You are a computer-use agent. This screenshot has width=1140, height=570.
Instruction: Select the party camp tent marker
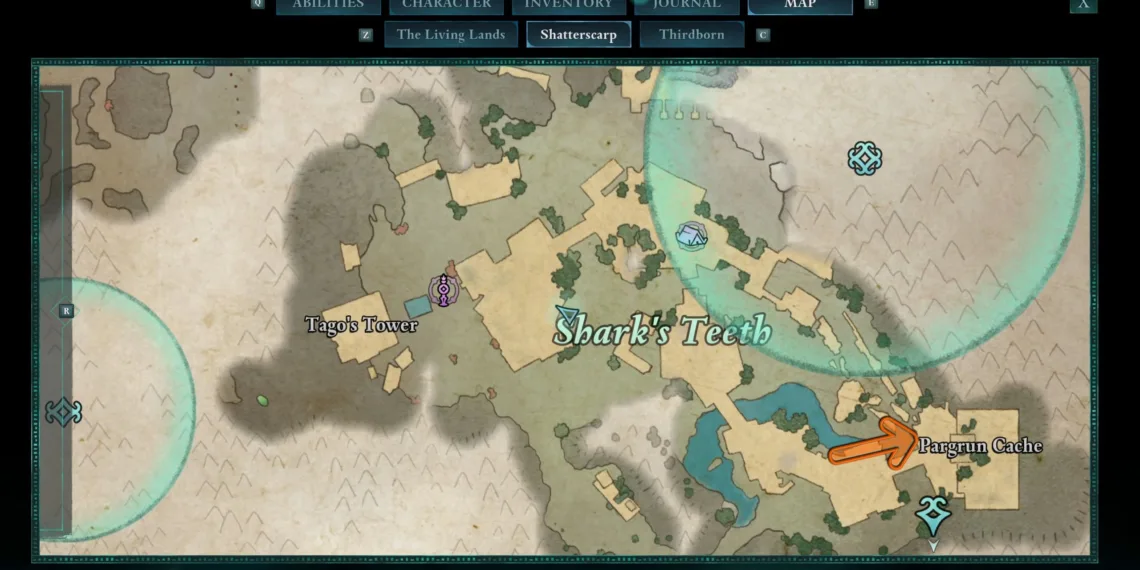[692, 235]
